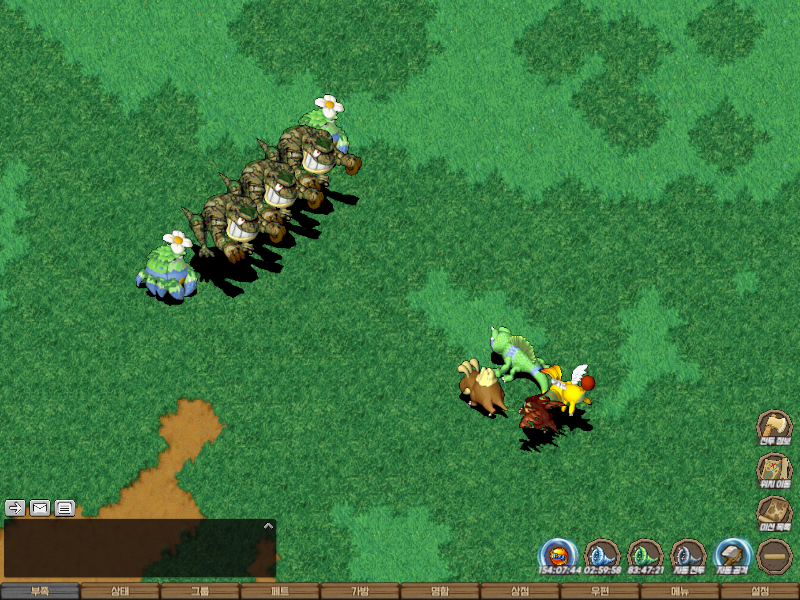Select the 그룹 (group) menu button
Viewport: 800px width, 600px height.
tap(200, 591)
